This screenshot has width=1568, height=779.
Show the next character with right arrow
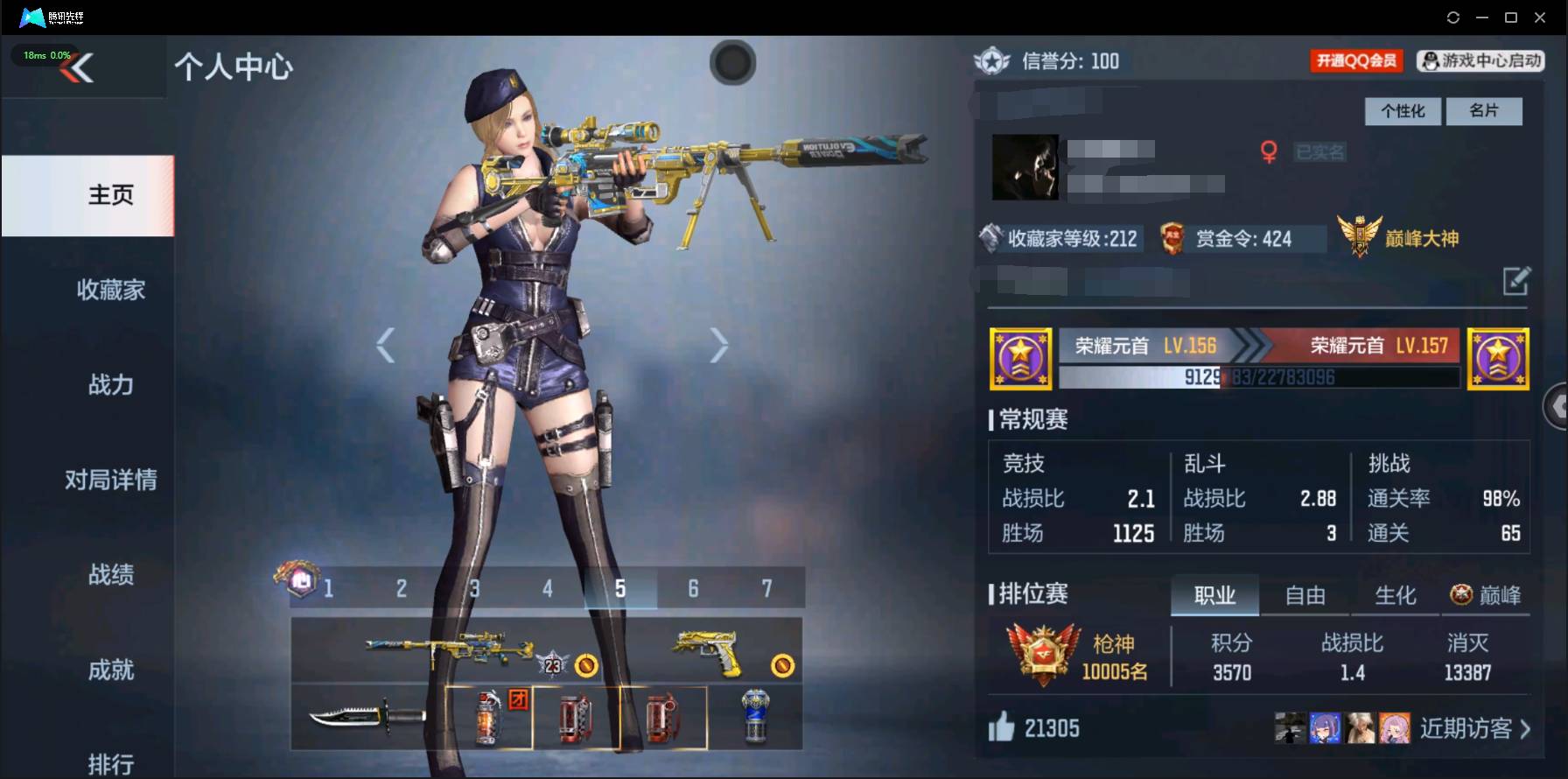click(719, 344)
